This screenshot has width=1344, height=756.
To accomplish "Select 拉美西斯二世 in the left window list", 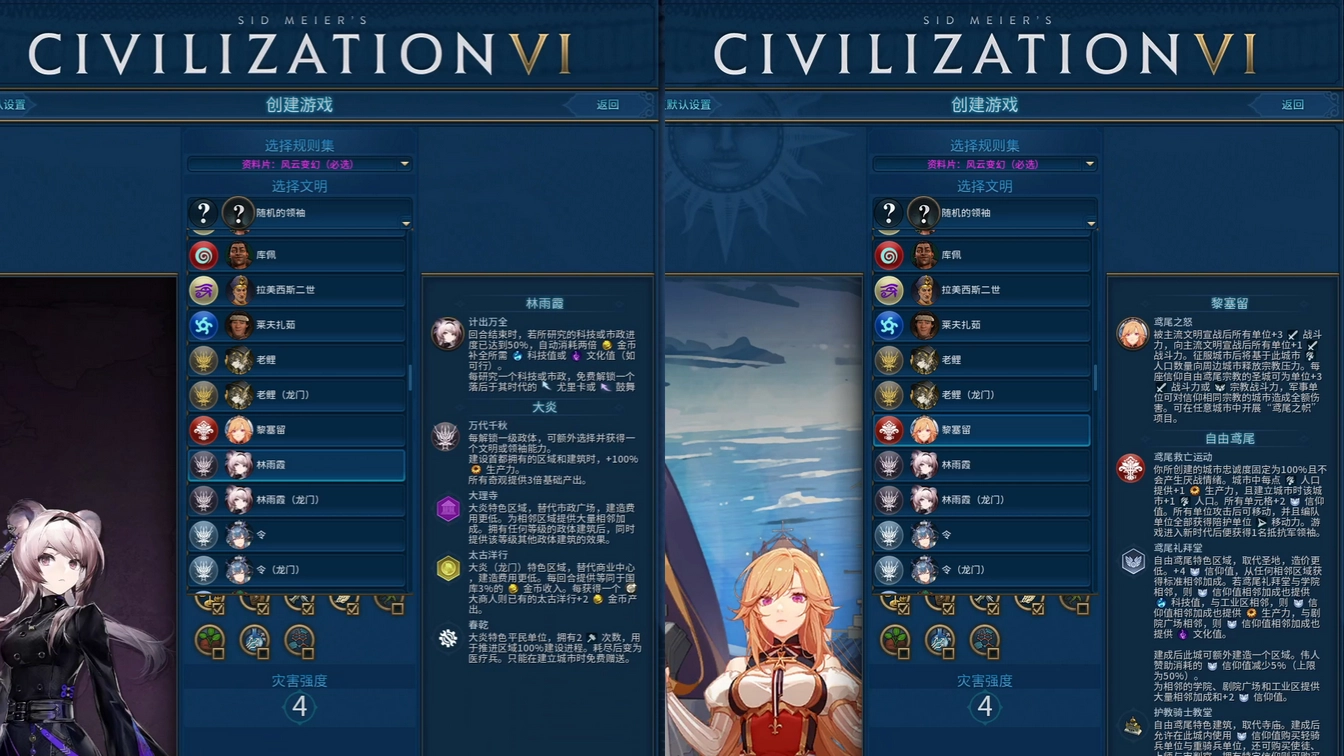I will click(298, 290).
